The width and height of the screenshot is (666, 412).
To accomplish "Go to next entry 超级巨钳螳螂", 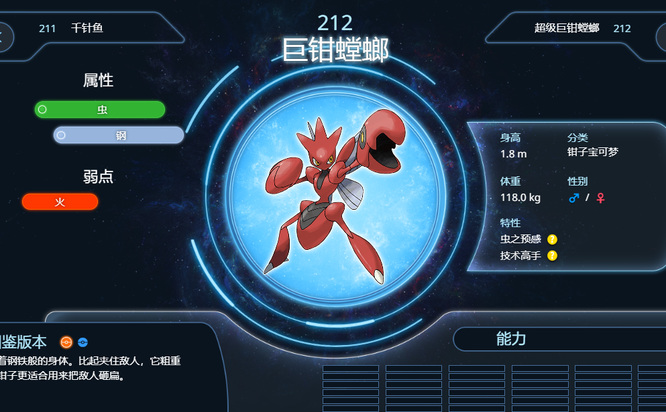I will [x=582, y=28].
